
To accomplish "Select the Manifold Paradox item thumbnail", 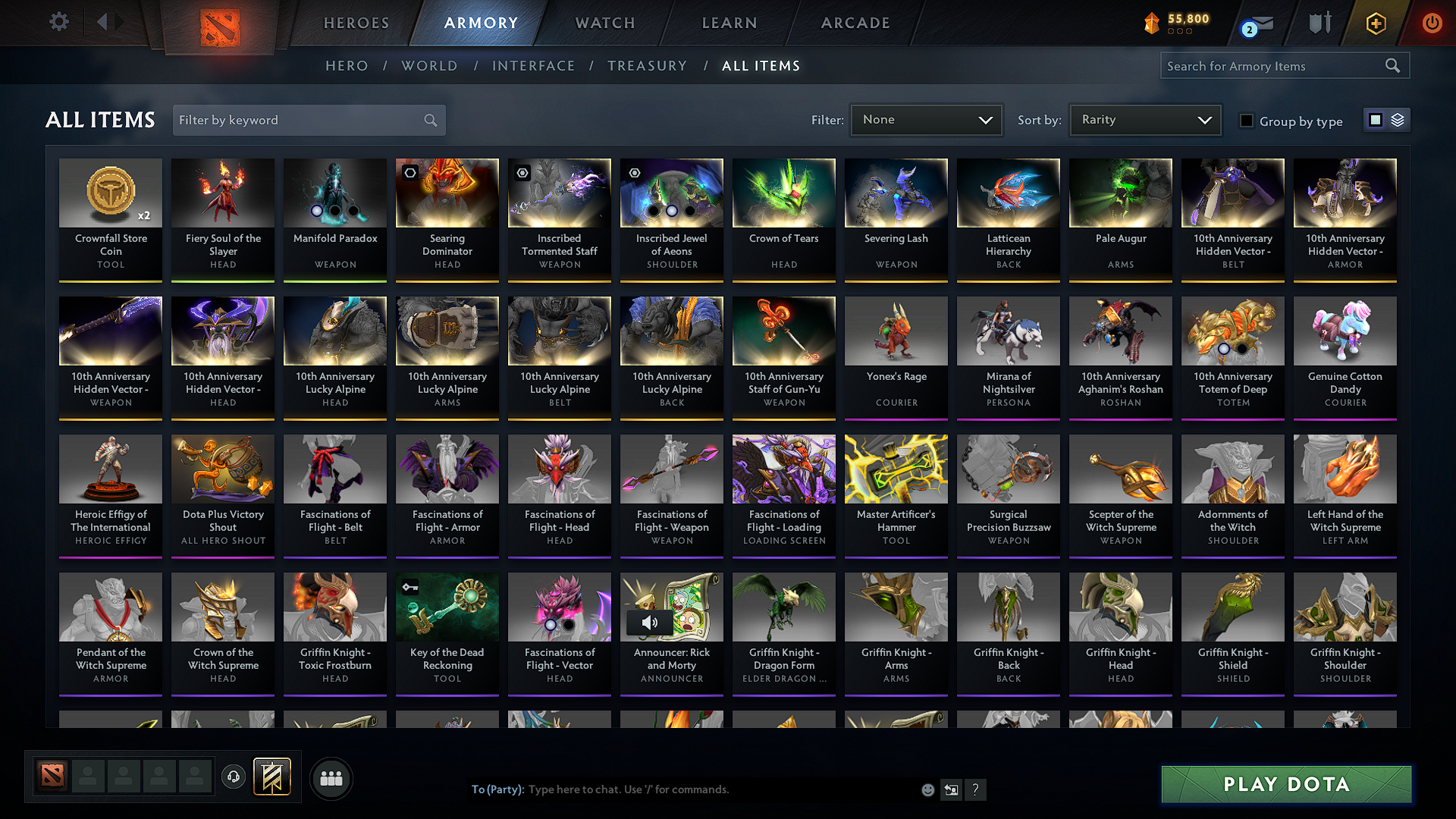I will tap(334, 193).
